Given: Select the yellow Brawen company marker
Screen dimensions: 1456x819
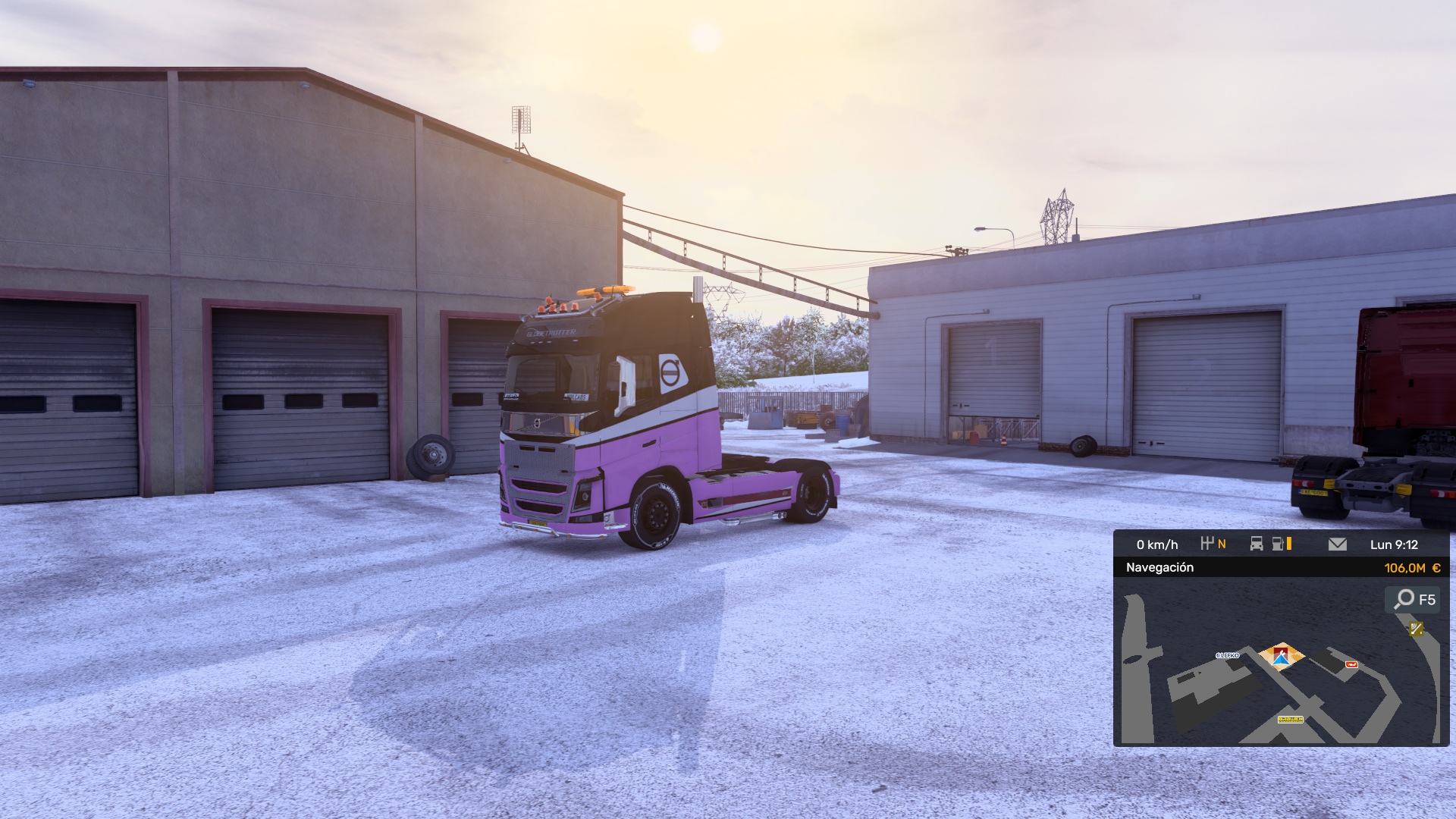Looking at the screenshot, I should pos(1290,719).
